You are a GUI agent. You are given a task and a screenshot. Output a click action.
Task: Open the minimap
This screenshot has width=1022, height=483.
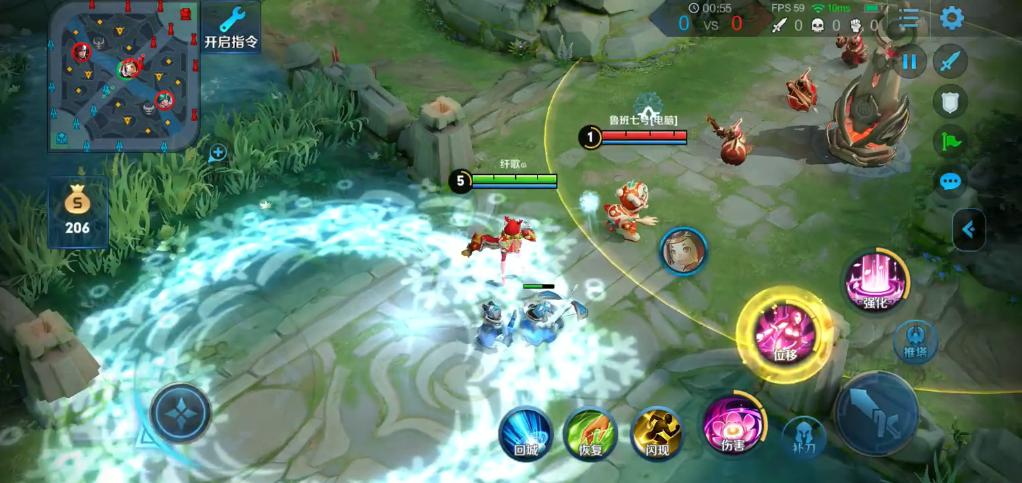(122, 75)
